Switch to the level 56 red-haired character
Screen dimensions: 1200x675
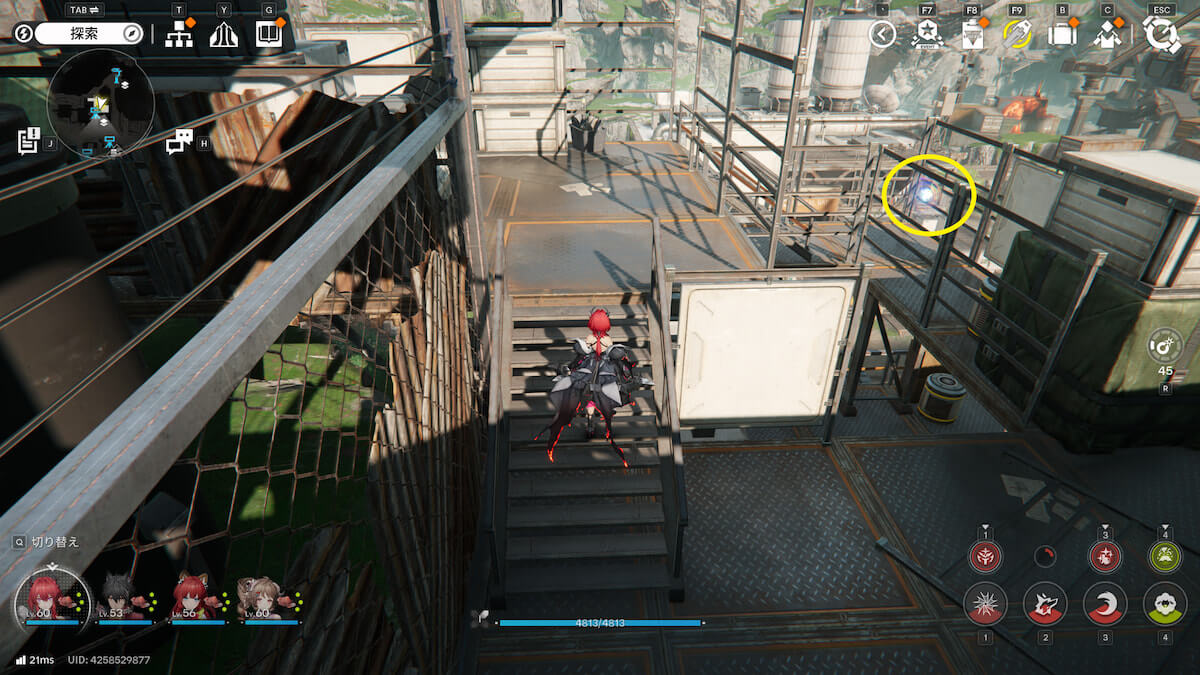(x=191, y=598)
